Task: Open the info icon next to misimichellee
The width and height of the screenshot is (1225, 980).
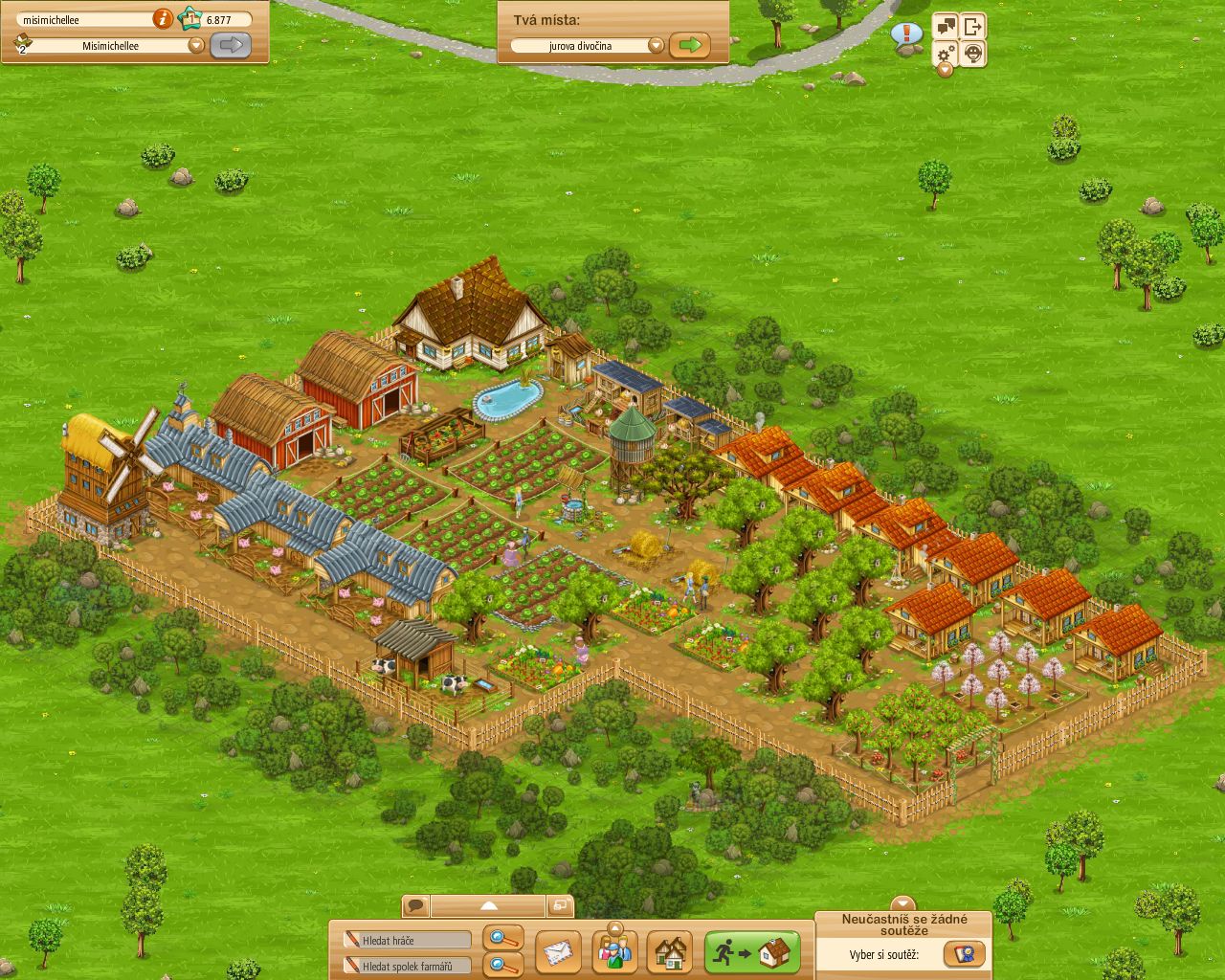Action: [x=163, y=19]
